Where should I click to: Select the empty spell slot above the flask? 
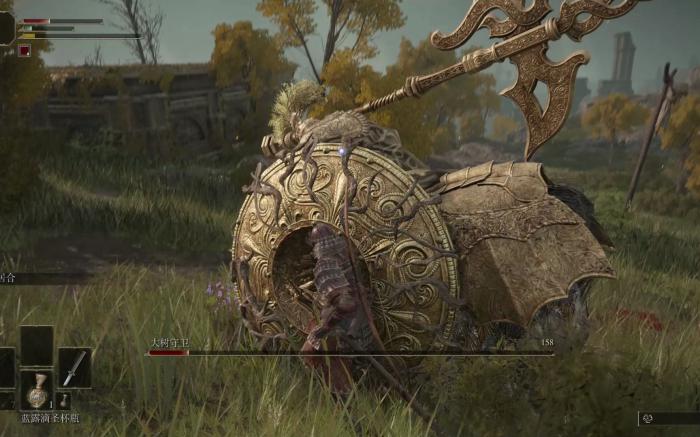(x=37, y=345)
